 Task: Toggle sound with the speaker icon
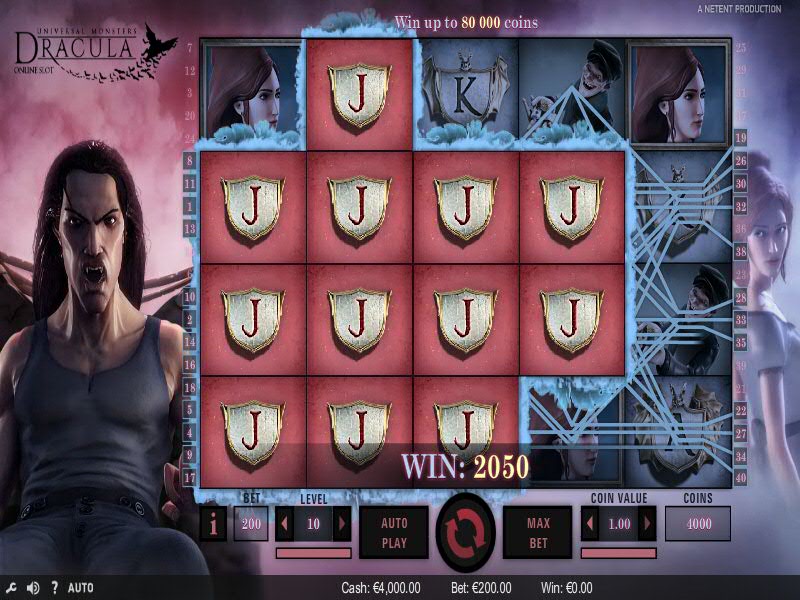point(32,588)
